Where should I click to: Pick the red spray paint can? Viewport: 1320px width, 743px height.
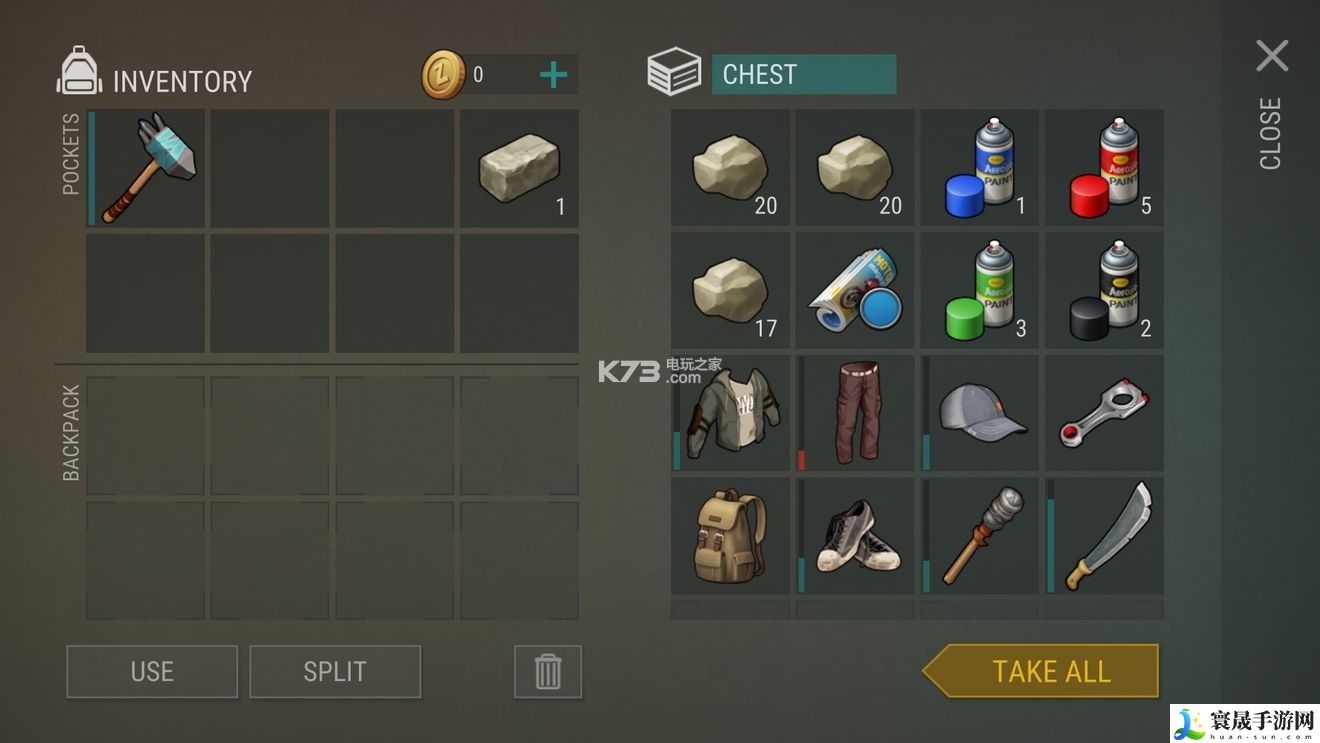(1105, 168)
